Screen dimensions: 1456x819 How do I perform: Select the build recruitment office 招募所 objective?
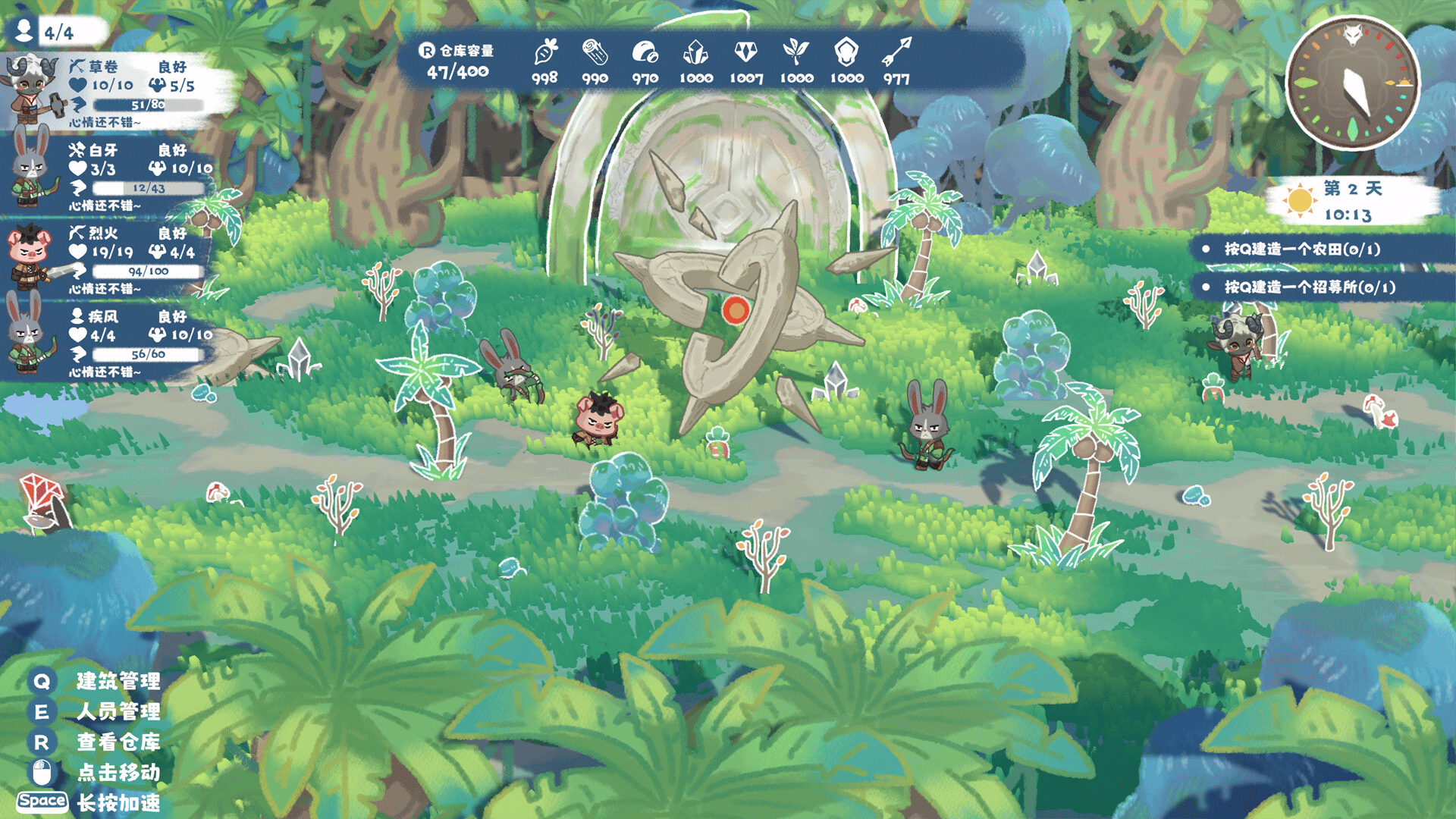pyautogui.click(x=1310, y=287)
